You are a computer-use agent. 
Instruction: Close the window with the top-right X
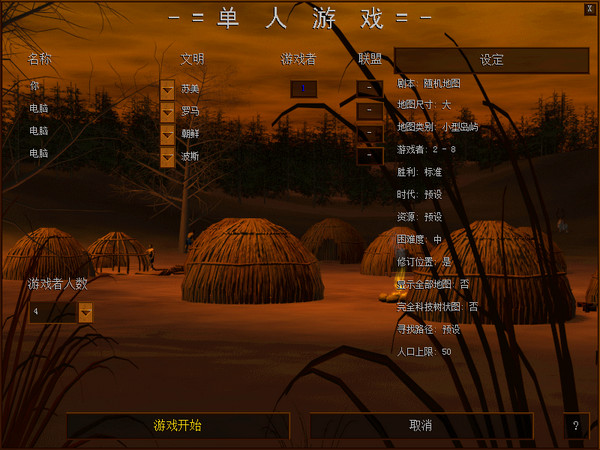tap(591, 7)
